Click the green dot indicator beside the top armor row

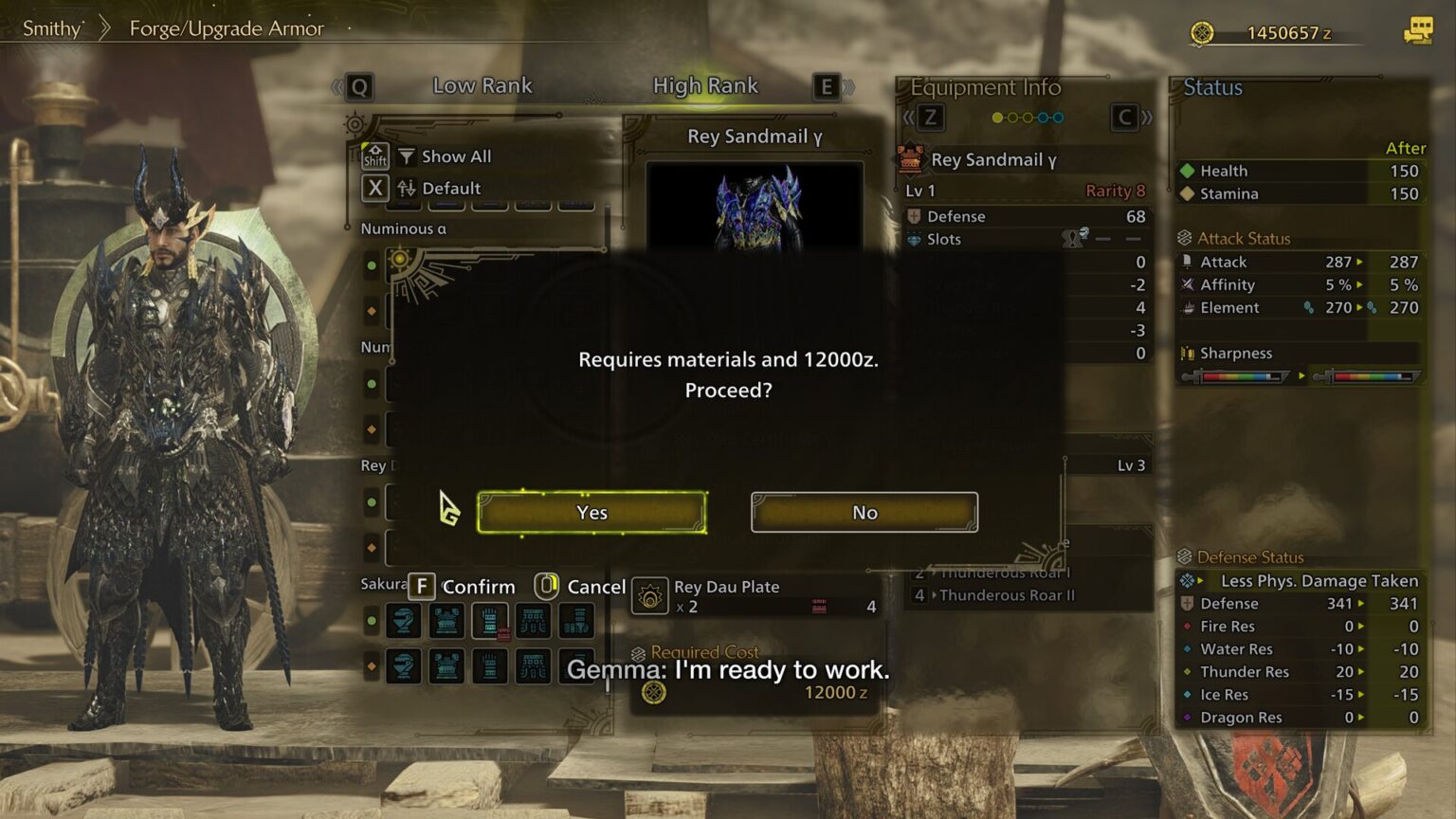(x=372, y=619)
